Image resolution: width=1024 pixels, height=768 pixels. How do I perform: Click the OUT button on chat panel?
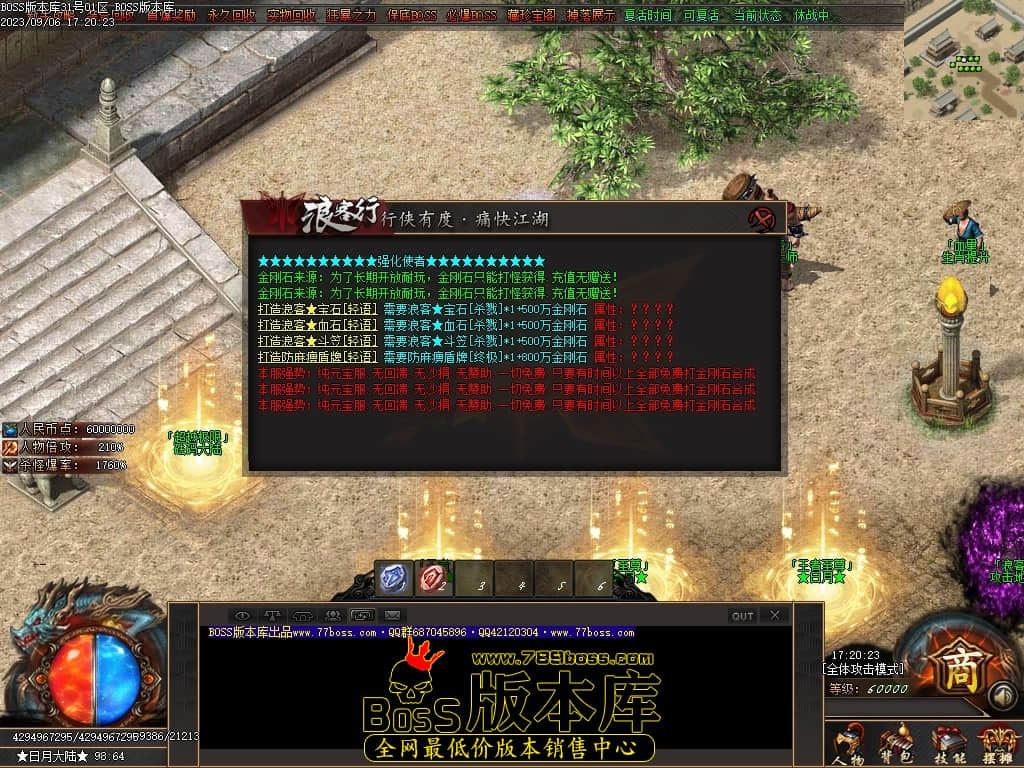[x=742, y=616]
